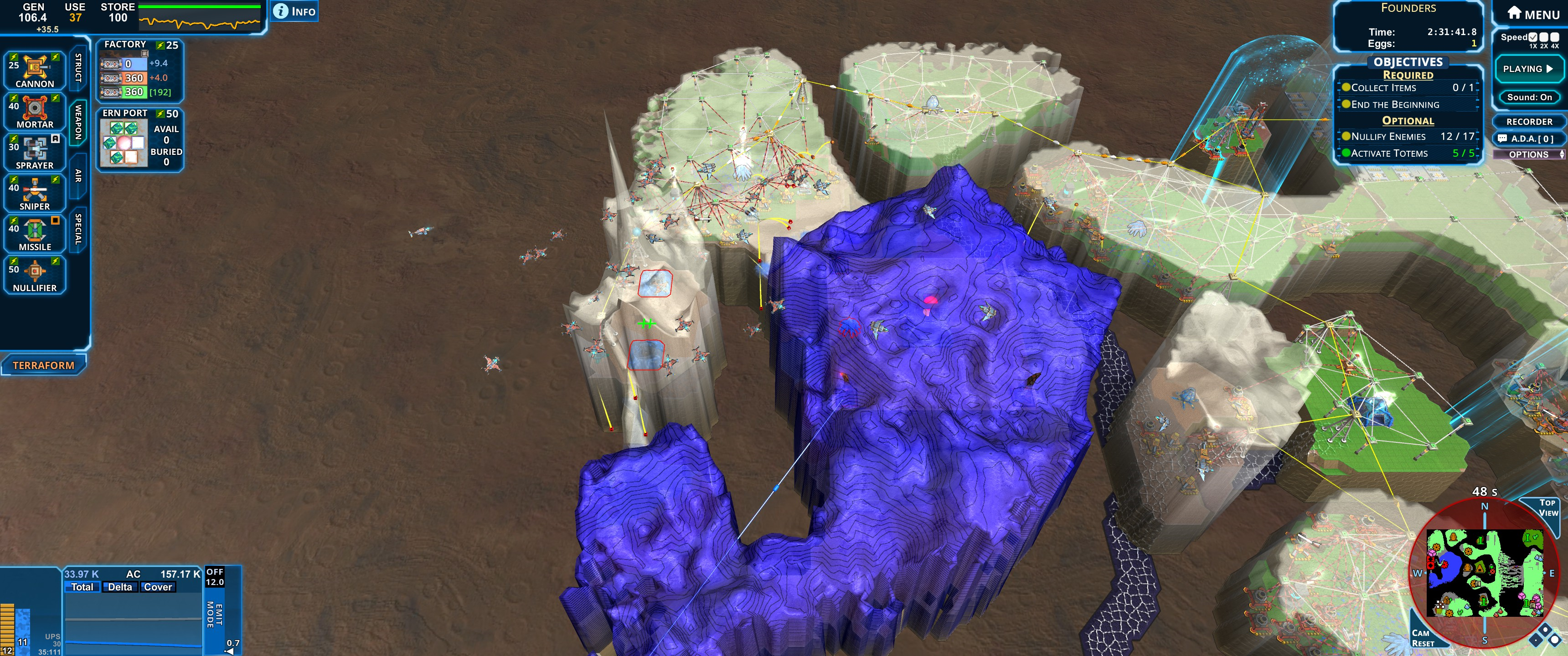Show the Delta graph tab

[x=120, y=587]
